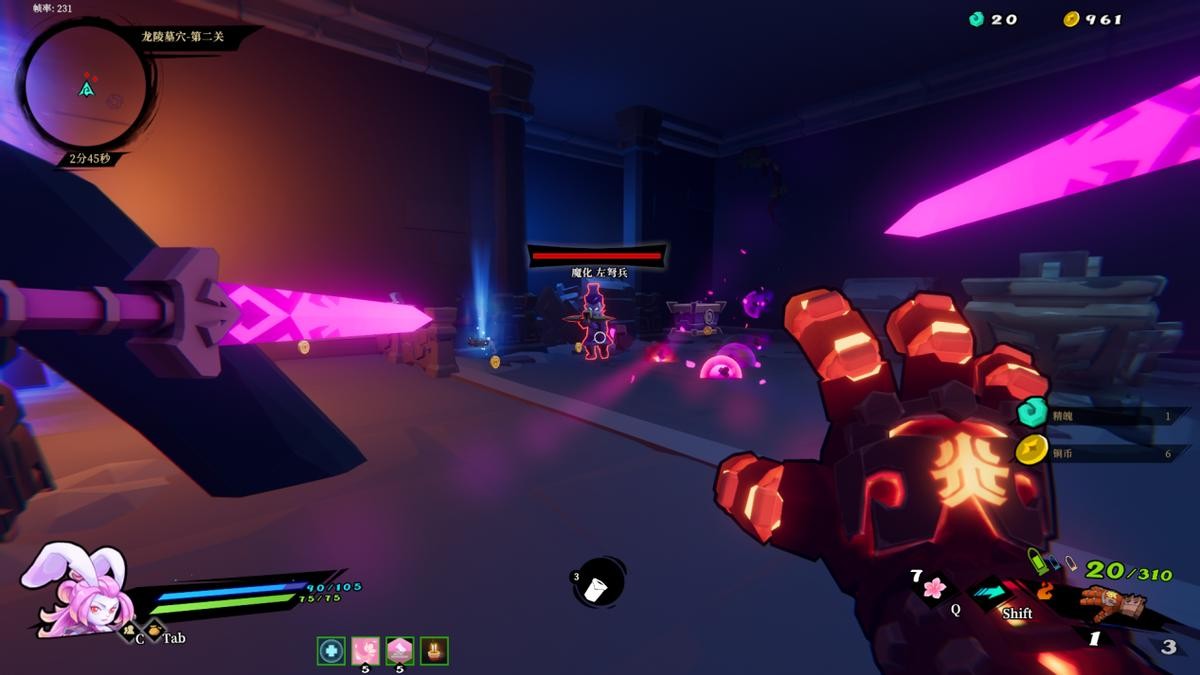Click the soul essence currency icon
The width and height of the screenshot is (1200, 675).
click(x=977, y=19)
